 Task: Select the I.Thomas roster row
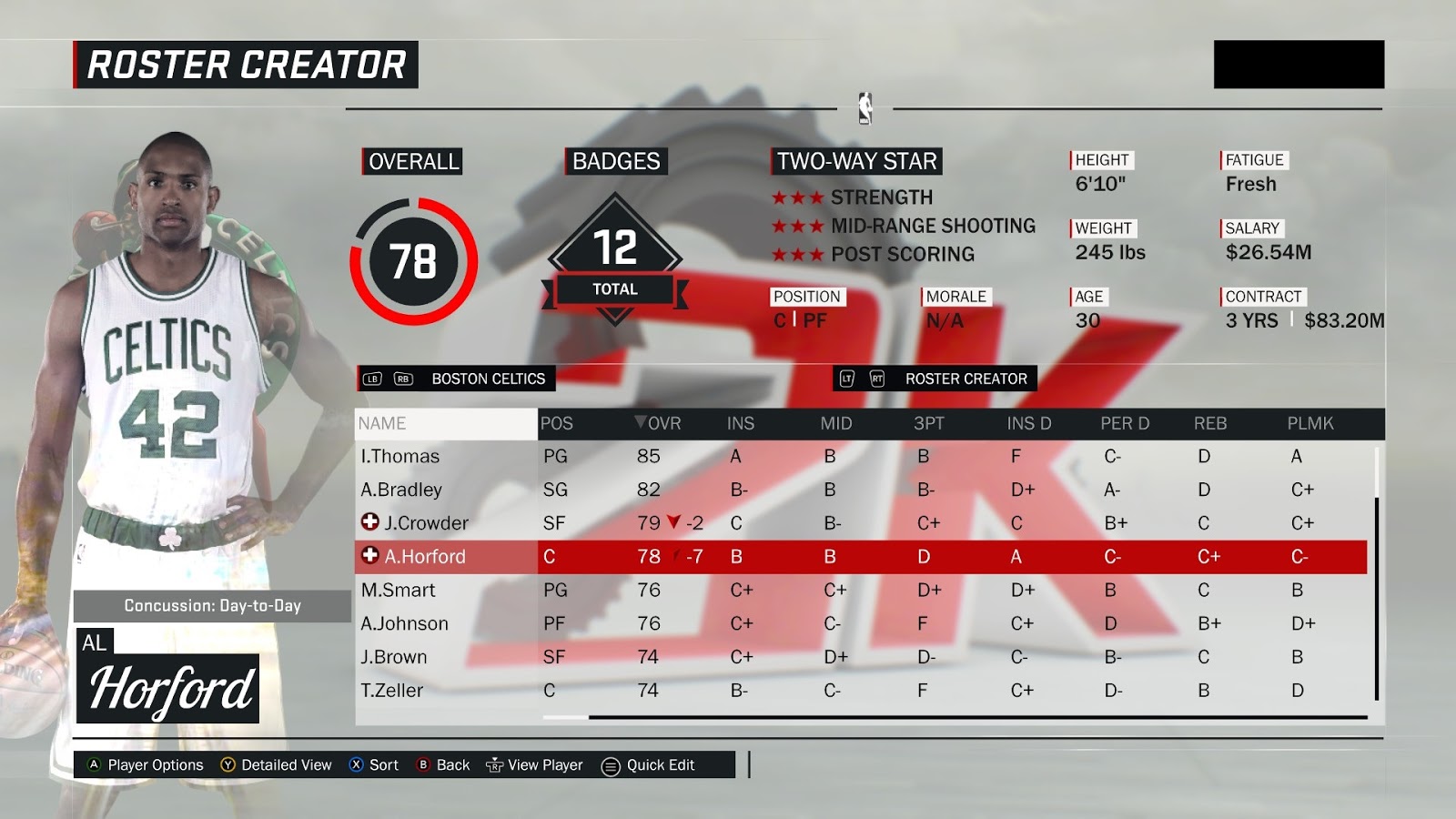click(x=400, y=456)
